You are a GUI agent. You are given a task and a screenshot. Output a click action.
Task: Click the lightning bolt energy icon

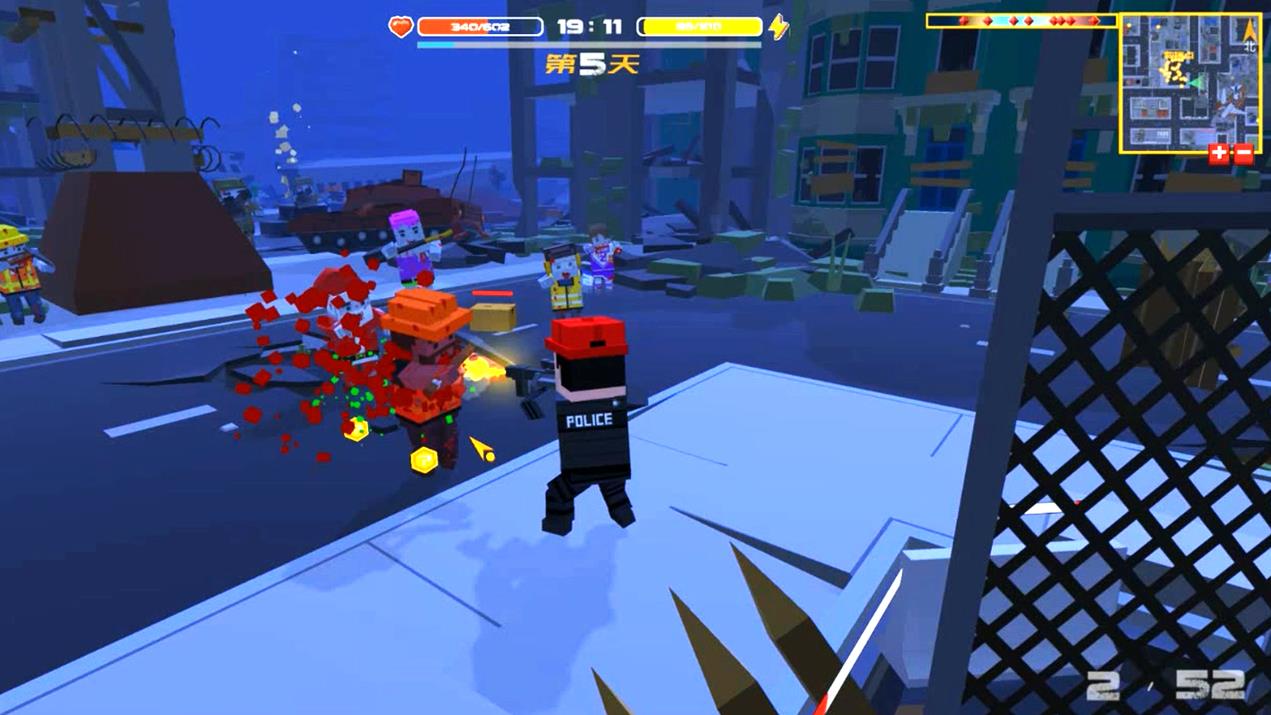point(779,27)
